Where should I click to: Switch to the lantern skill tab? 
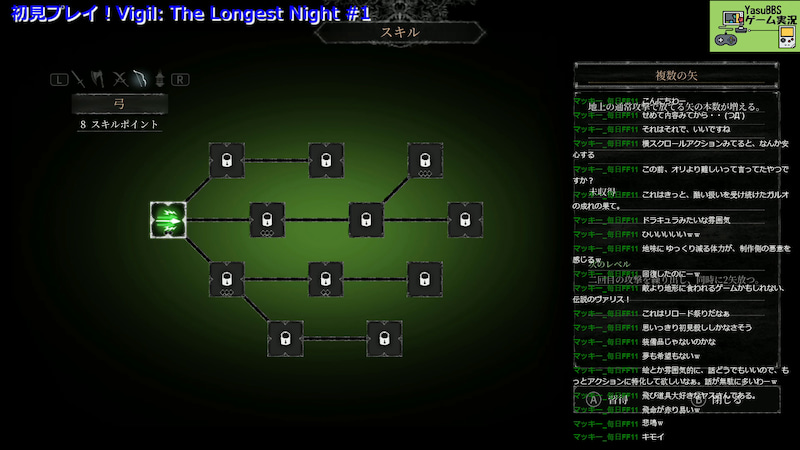click(159, 77)
